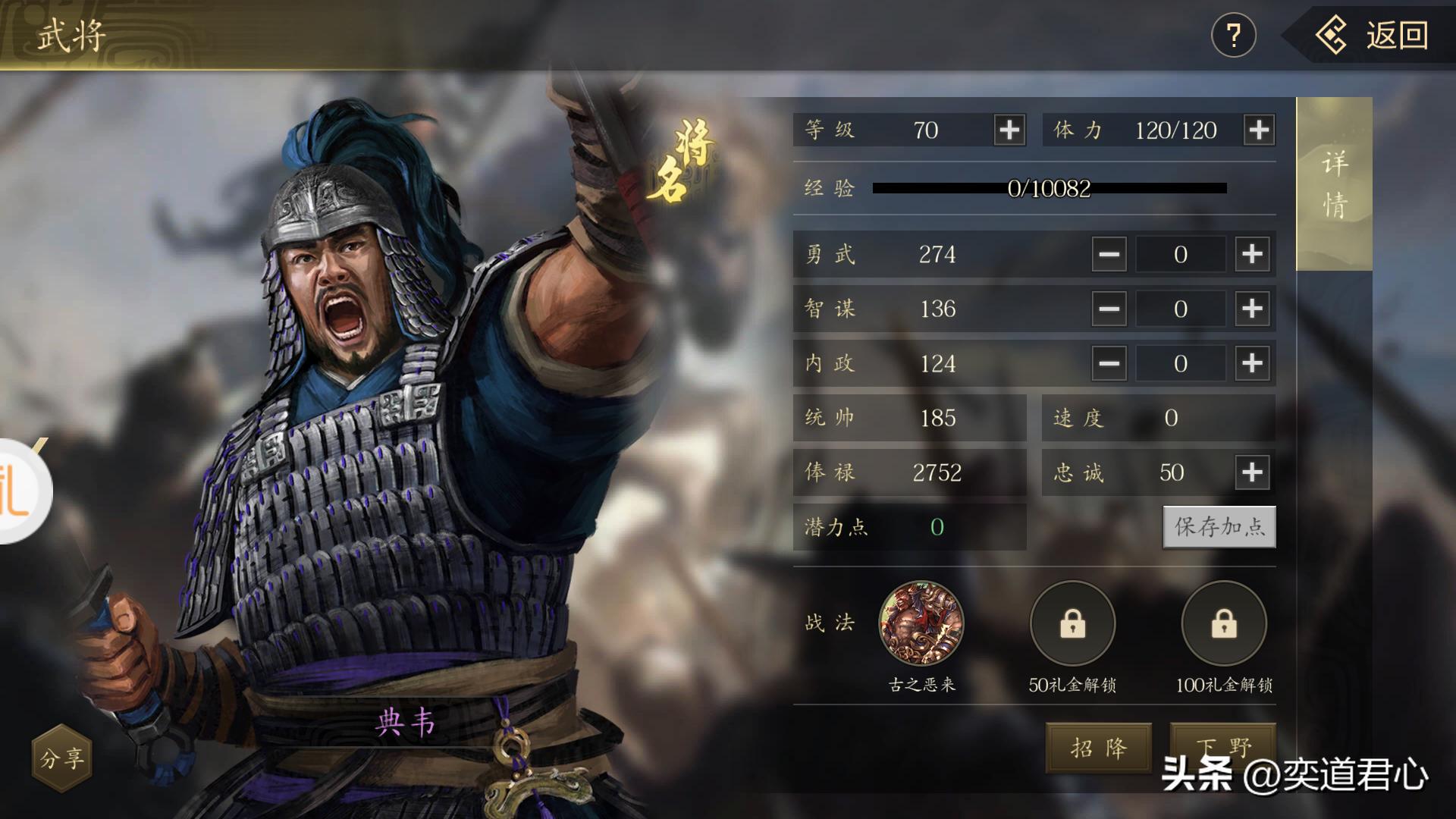Tap the 招降 button
This screenshot has height=819, width=1456.
pyautogui.click(x=1098, y=748)
